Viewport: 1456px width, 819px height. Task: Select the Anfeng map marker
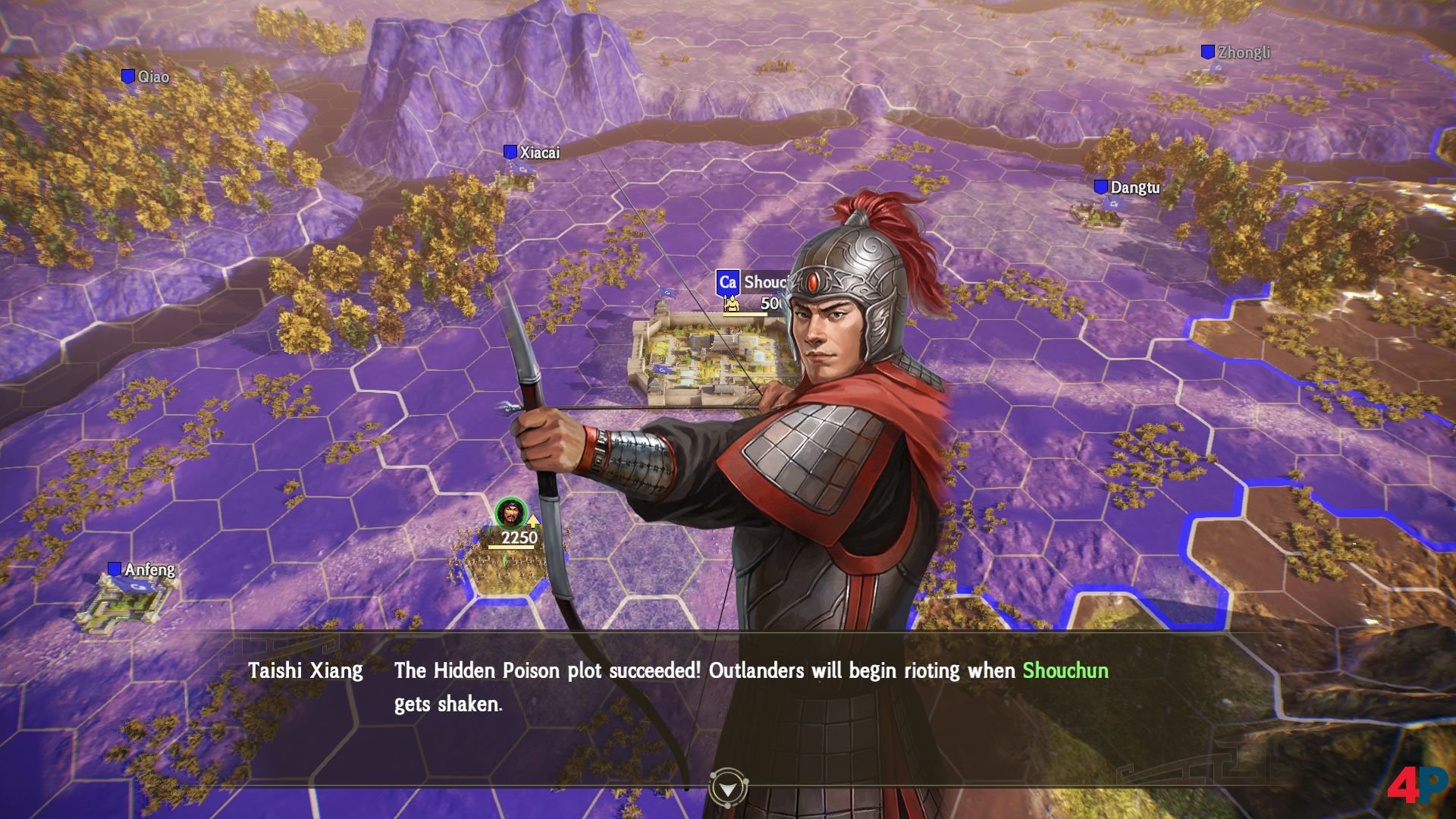click(x=142, y=570)
